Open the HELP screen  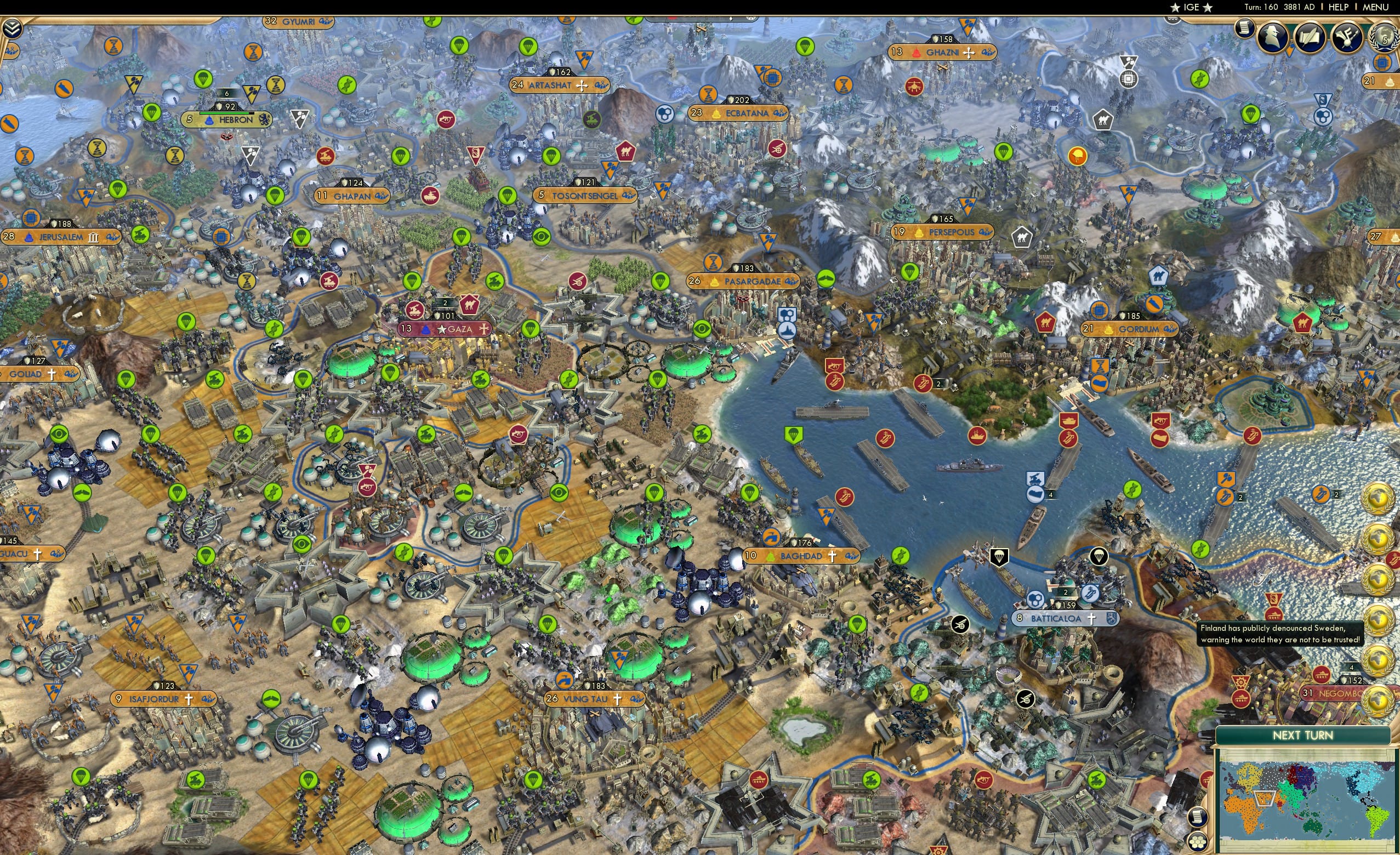point(1338,7)
